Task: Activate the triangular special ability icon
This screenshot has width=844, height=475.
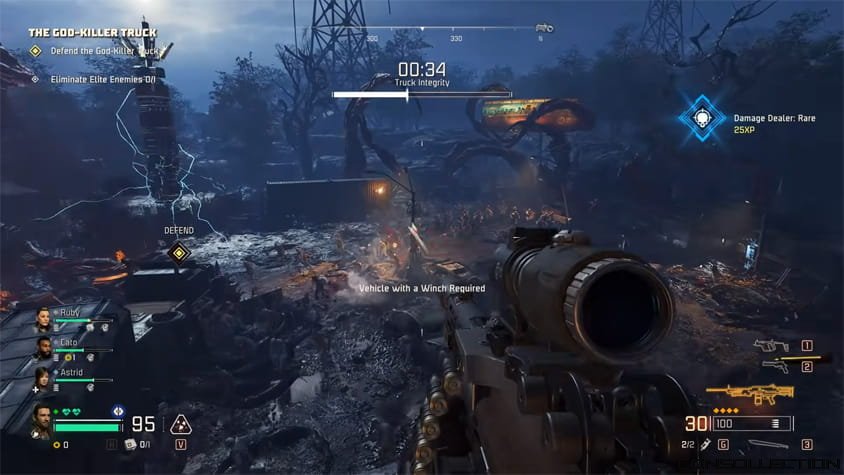Action: 181,424
